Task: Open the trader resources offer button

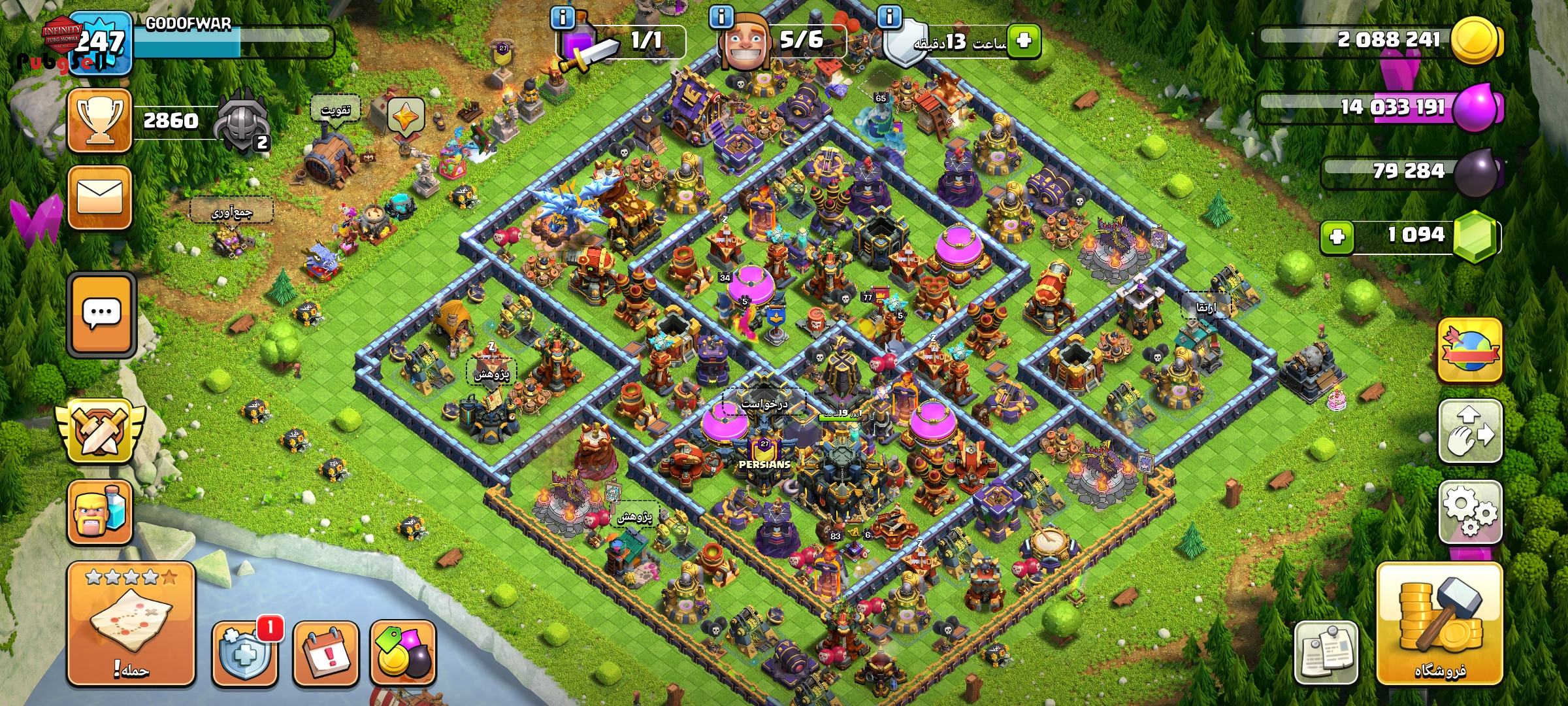Action: tap(403, 654)
